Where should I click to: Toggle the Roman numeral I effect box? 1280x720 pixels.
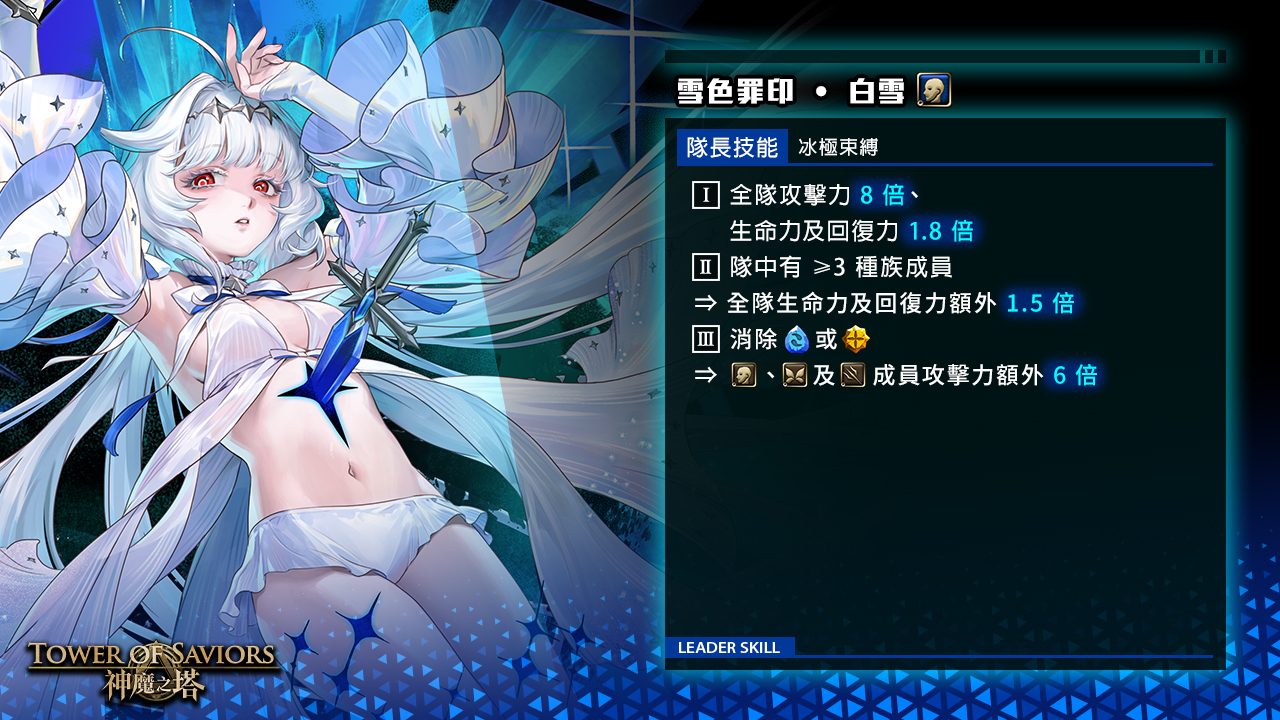pyautogui.click(x=705, y=196)
